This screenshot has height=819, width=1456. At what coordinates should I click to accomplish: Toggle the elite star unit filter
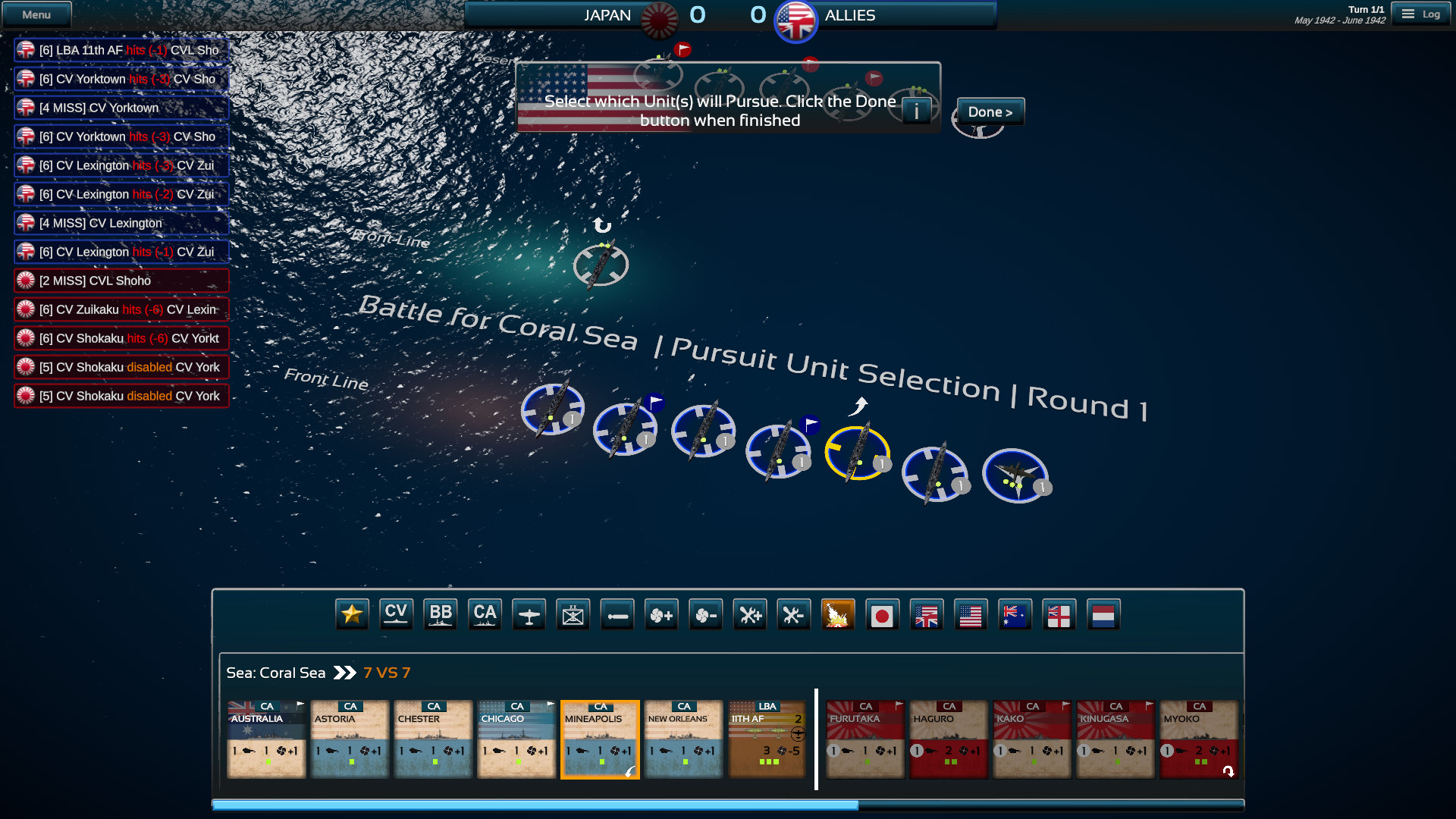pos(350,614)
